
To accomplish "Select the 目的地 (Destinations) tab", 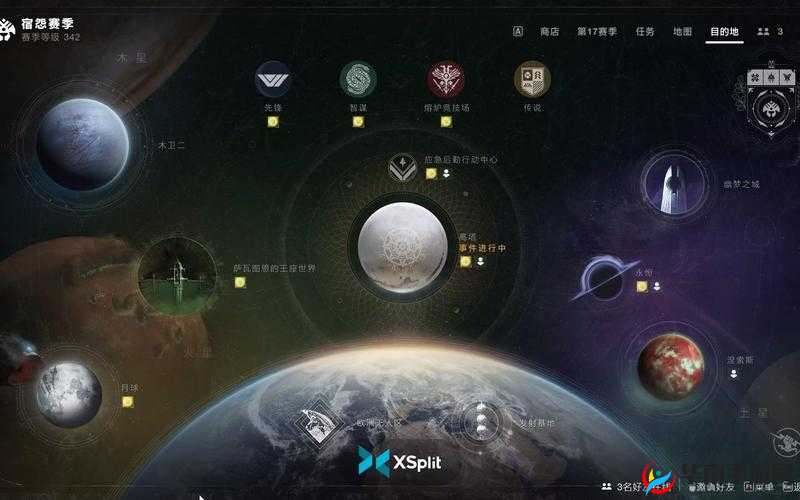I will (724, 31).
